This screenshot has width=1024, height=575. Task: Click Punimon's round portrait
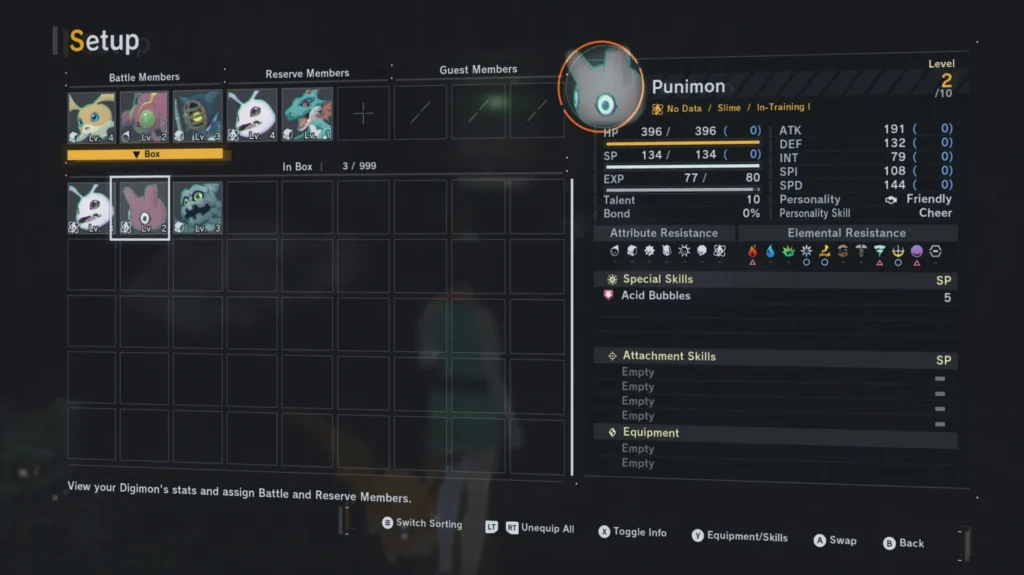(x=600, y=86)
